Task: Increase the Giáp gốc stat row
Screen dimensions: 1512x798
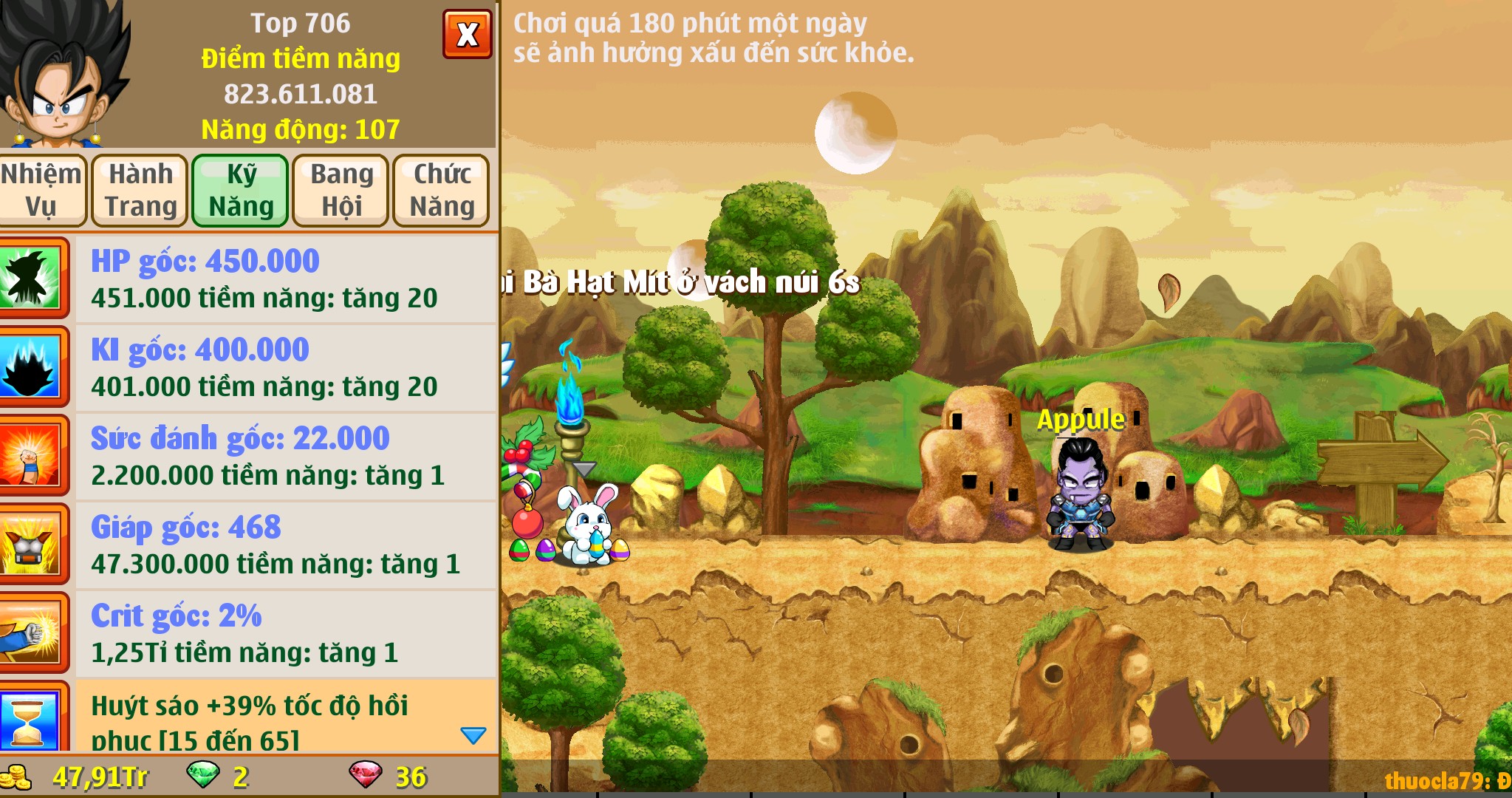Action: [285, 545]
